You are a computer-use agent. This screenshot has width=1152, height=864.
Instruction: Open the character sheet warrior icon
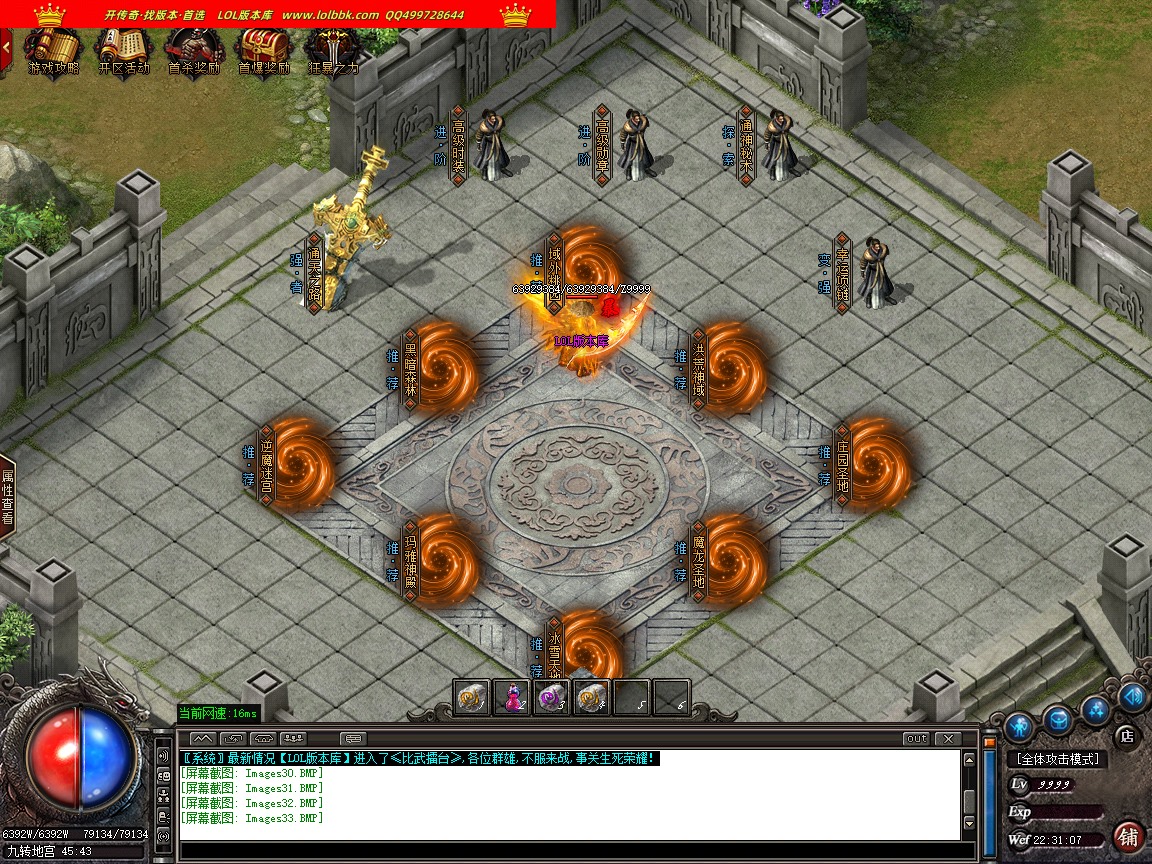(x=1019, y=725)
